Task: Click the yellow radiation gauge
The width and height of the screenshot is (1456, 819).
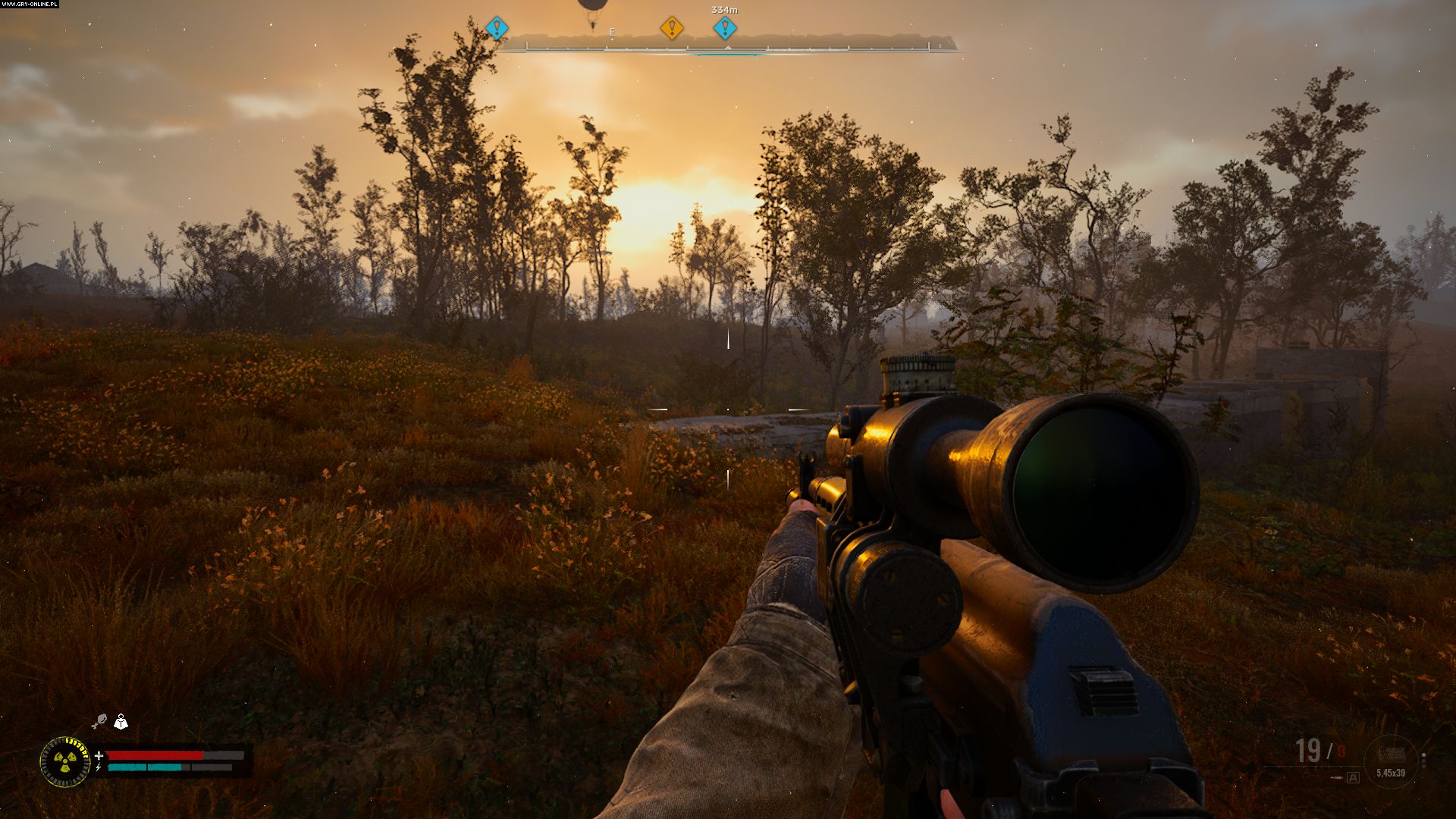Action: [x=65, y=761]
